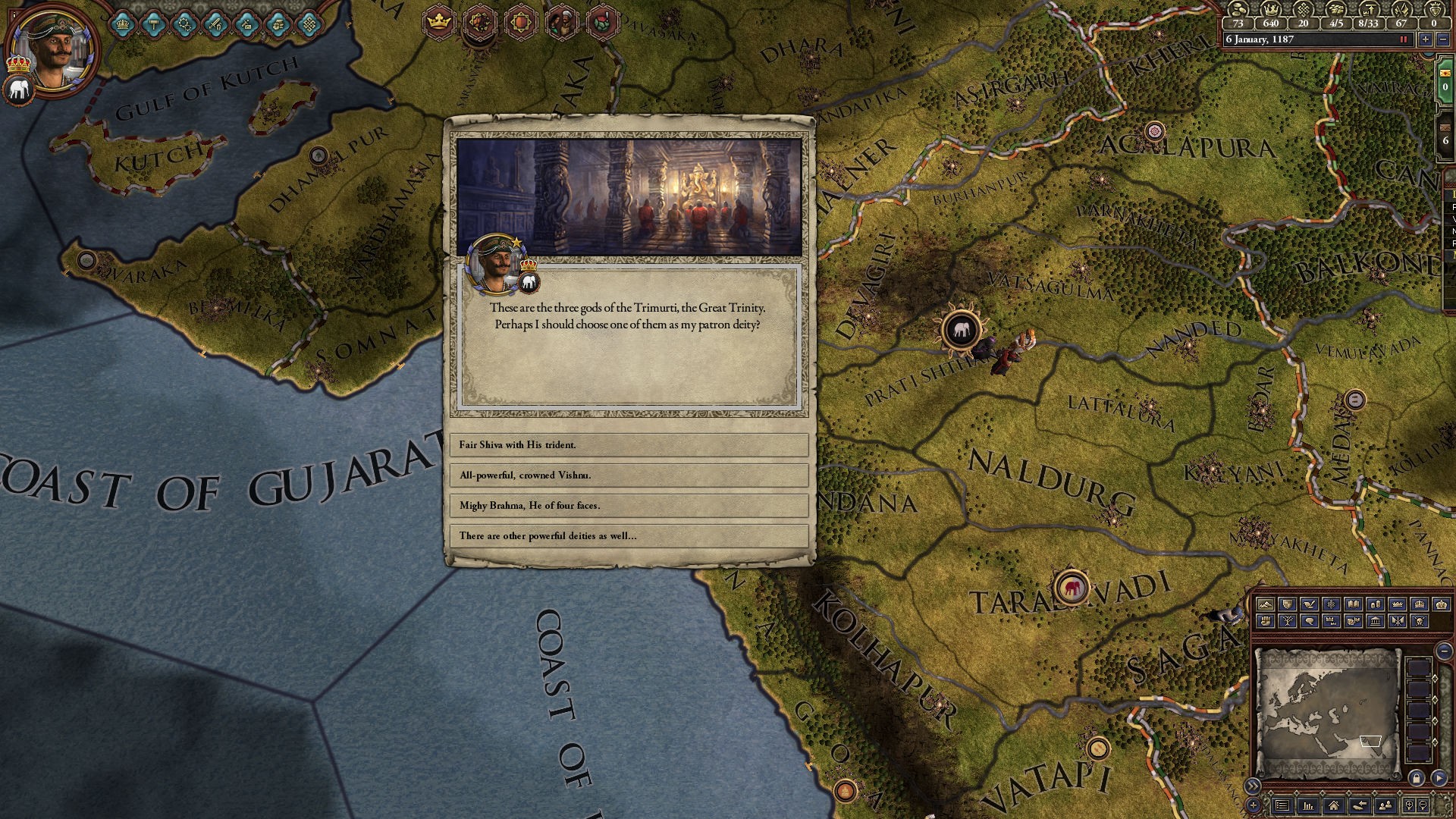Increase game speed with the plus button

[1426, 39]
